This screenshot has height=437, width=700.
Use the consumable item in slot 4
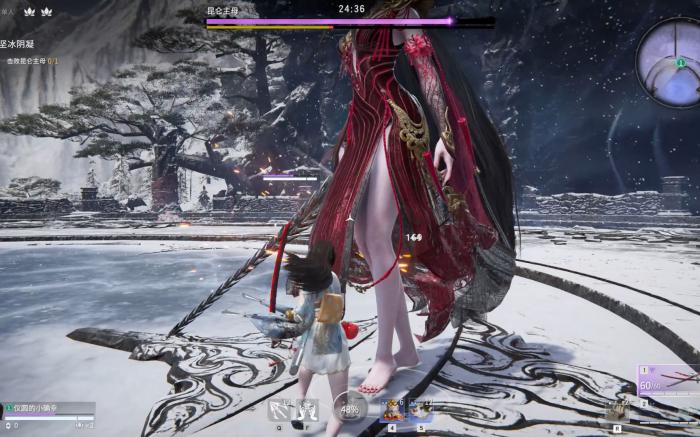point(393,408)
